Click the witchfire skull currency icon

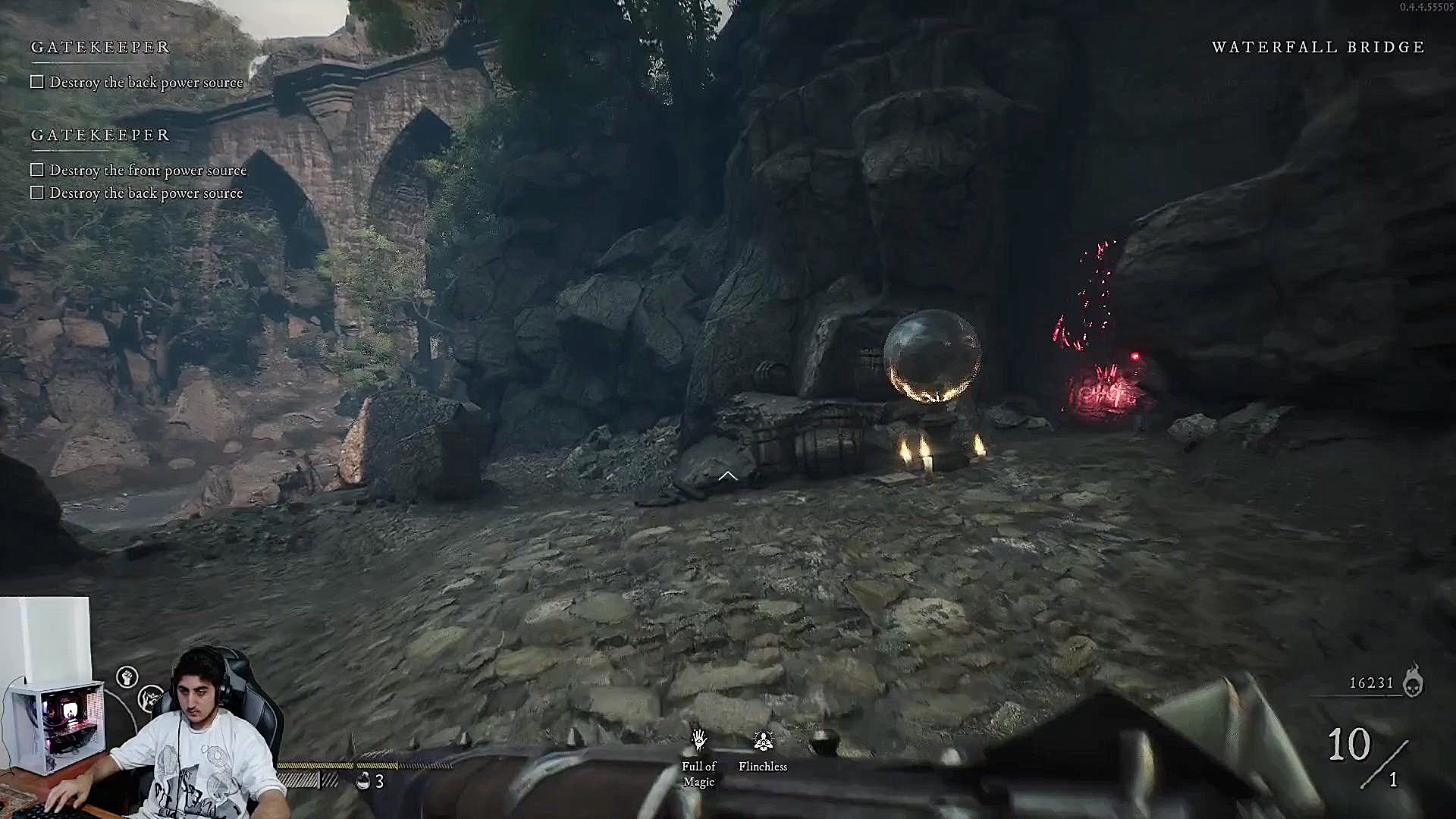point(1413,681)
